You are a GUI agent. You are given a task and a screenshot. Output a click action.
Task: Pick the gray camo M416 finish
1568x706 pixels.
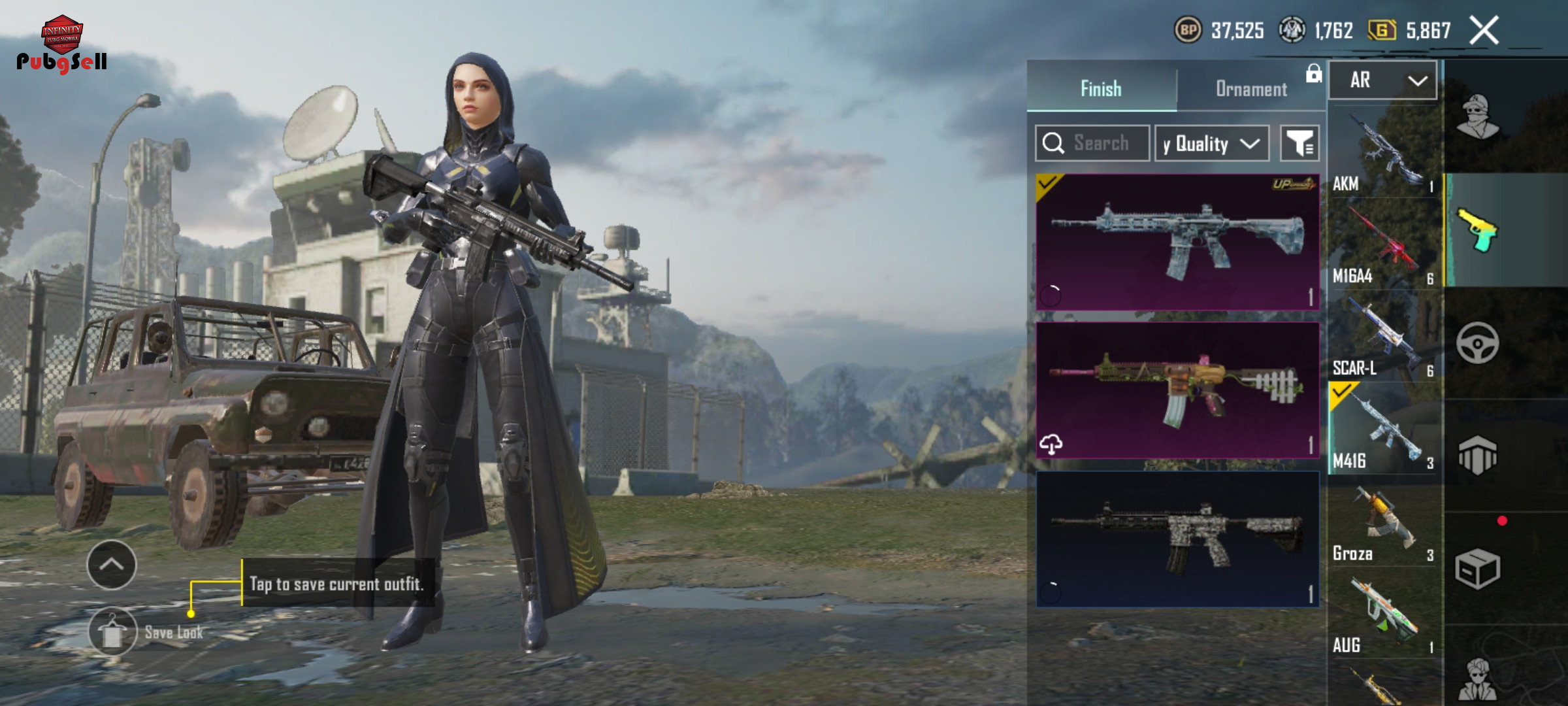point(1177,539)
